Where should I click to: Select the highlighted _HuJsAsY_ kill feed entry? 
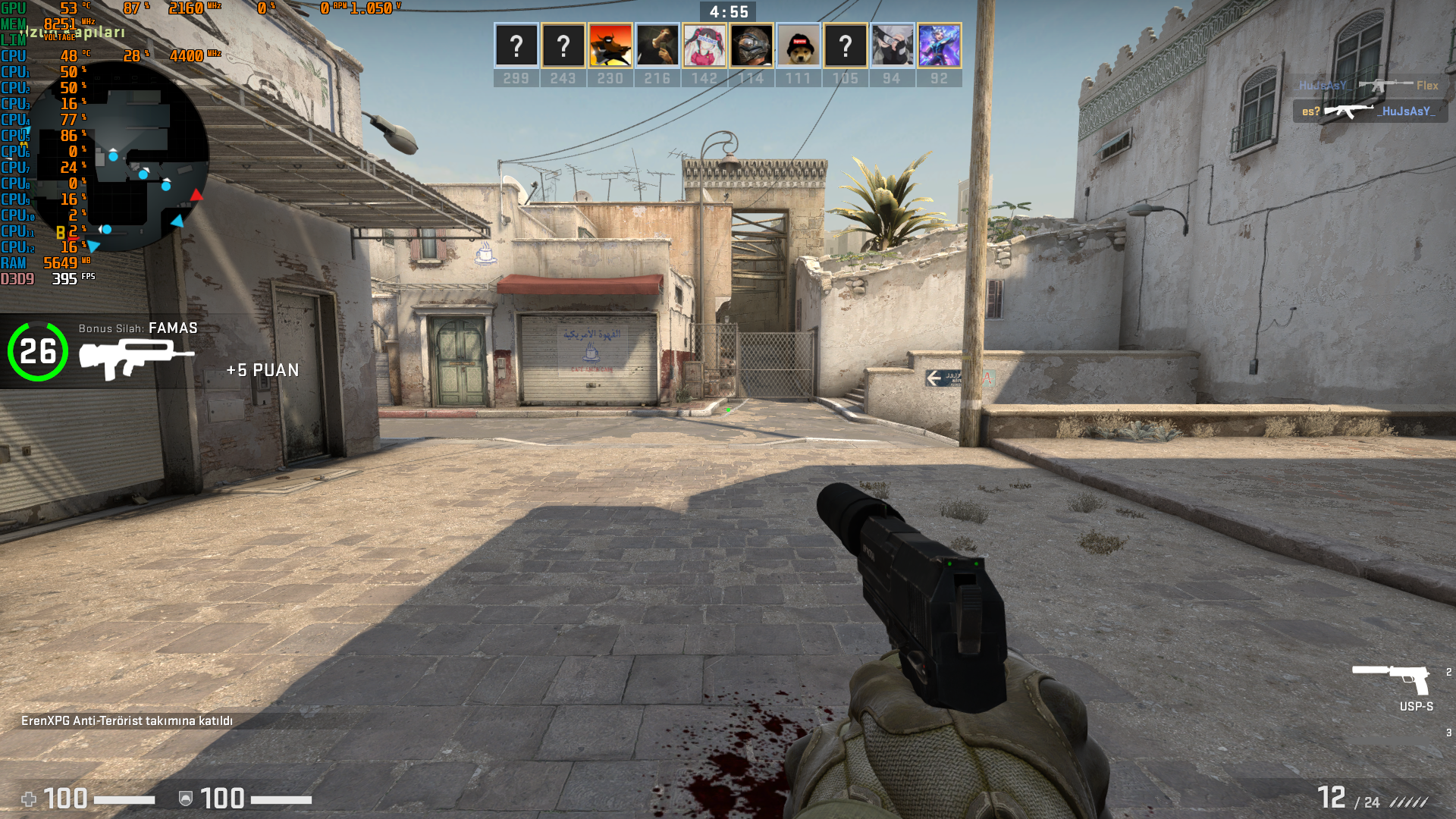1370,111
